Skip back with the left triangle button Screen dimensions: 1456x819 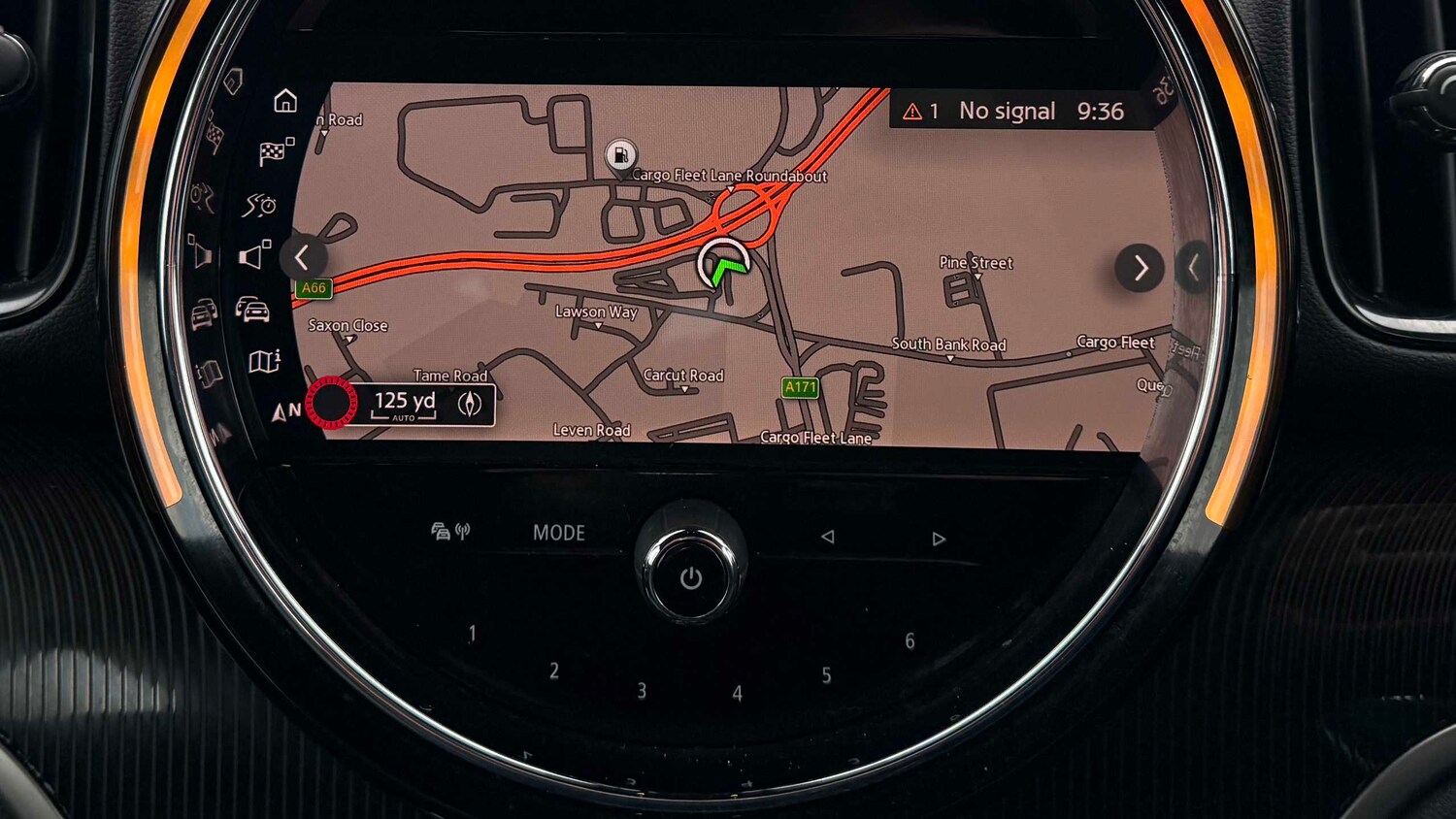coord(827,537)
